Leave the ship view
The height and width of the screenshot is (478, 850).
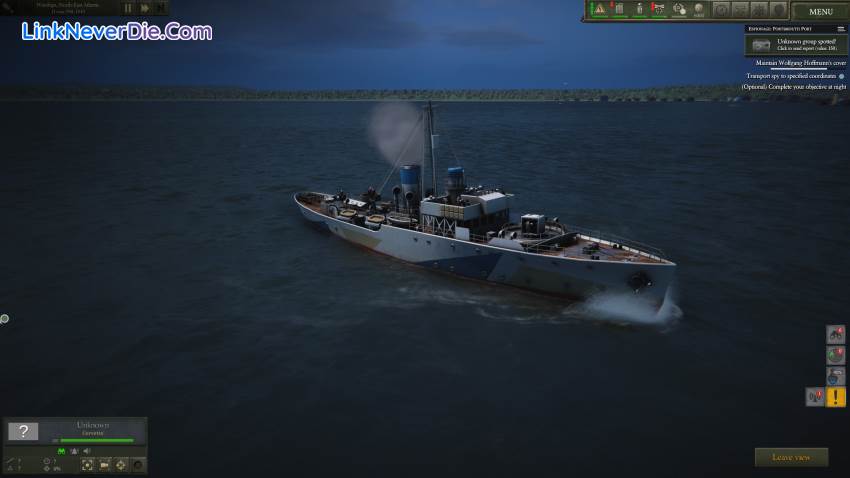point(791,457)
